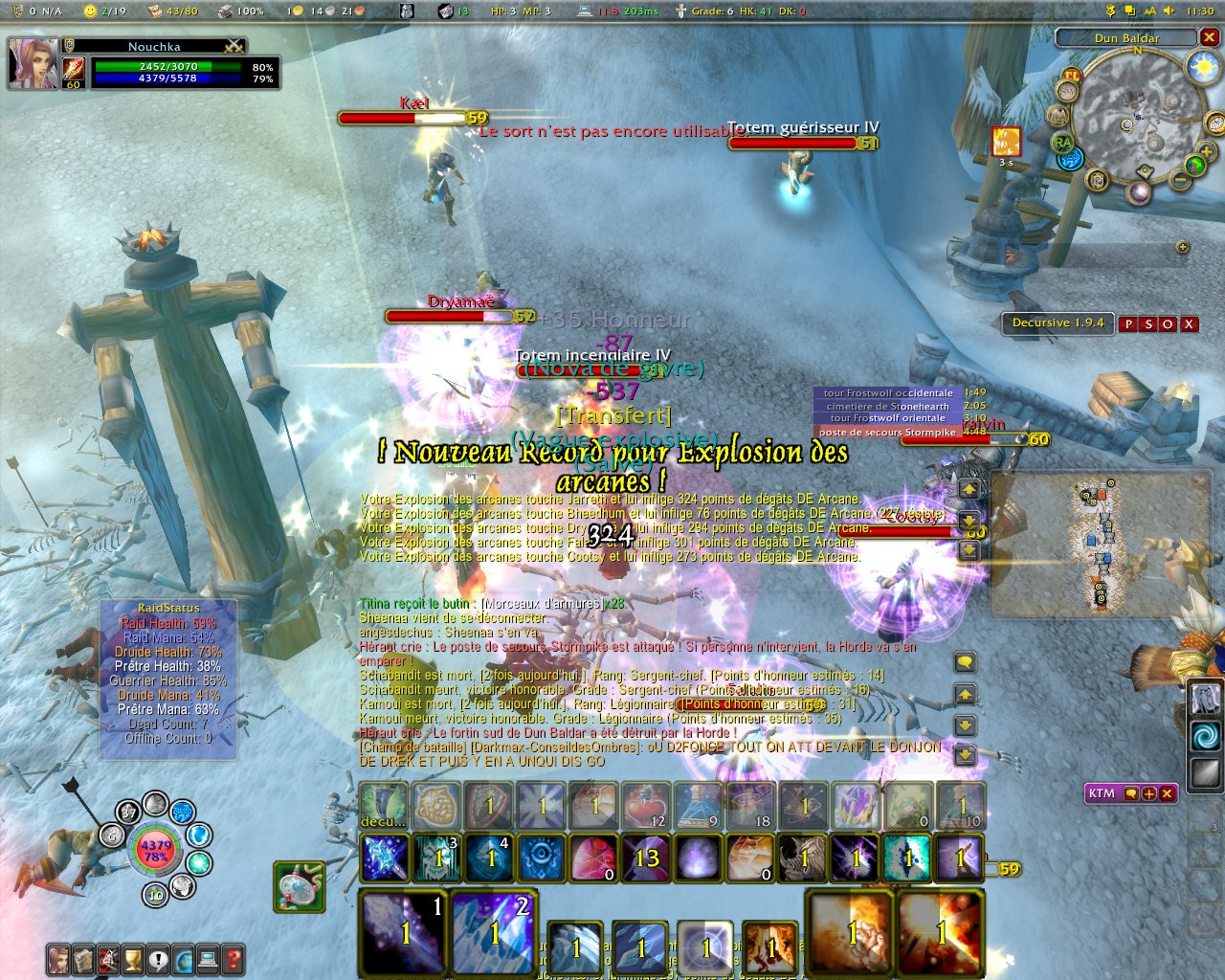Screen dimensions: 1225x980
Task: Cast the large ice shards spell numbered 2
Action: [493, 932]
